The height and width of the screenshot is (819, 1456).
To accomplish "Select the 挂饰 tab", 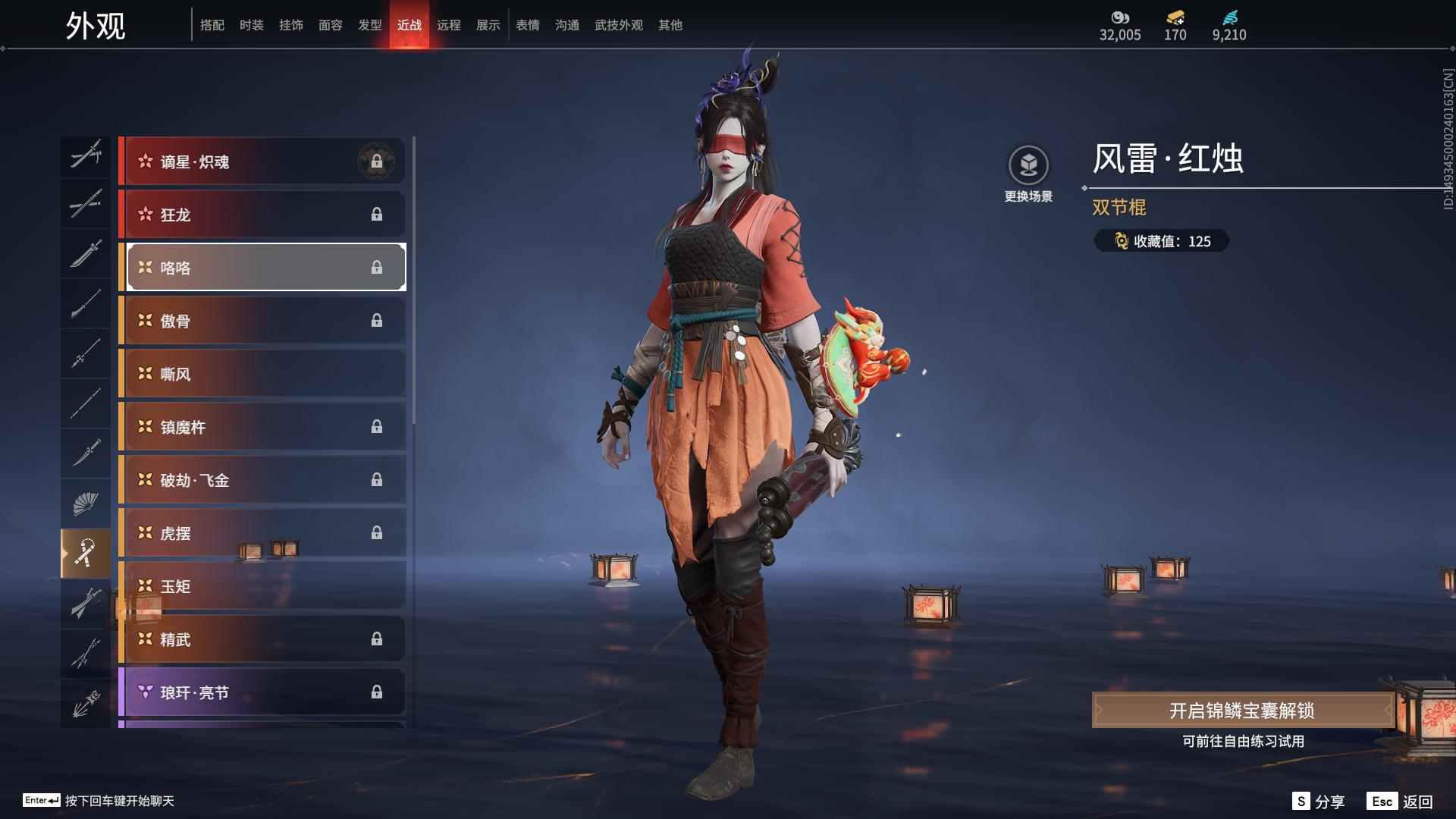I will (291, 25).
